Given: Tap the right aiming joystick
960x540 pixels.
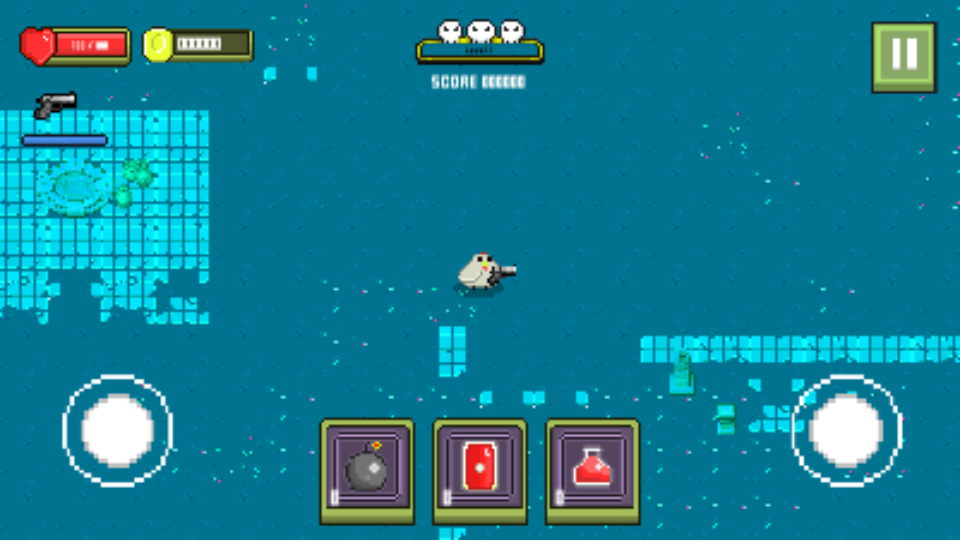Looking at the screenshot, I should [x=846, y=430].
